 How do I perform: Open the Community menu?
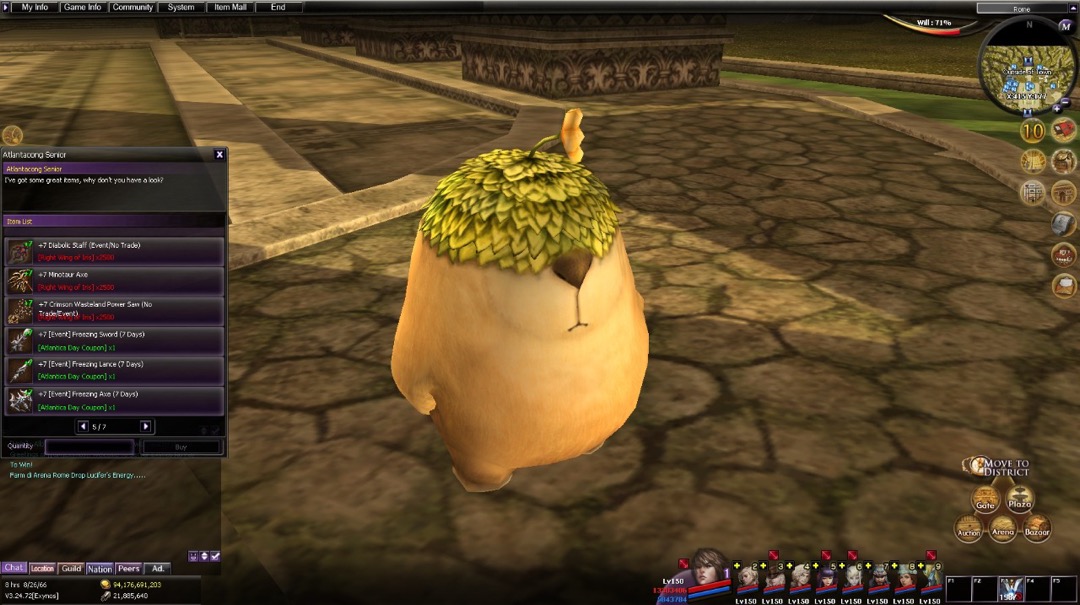coord(133,7)
